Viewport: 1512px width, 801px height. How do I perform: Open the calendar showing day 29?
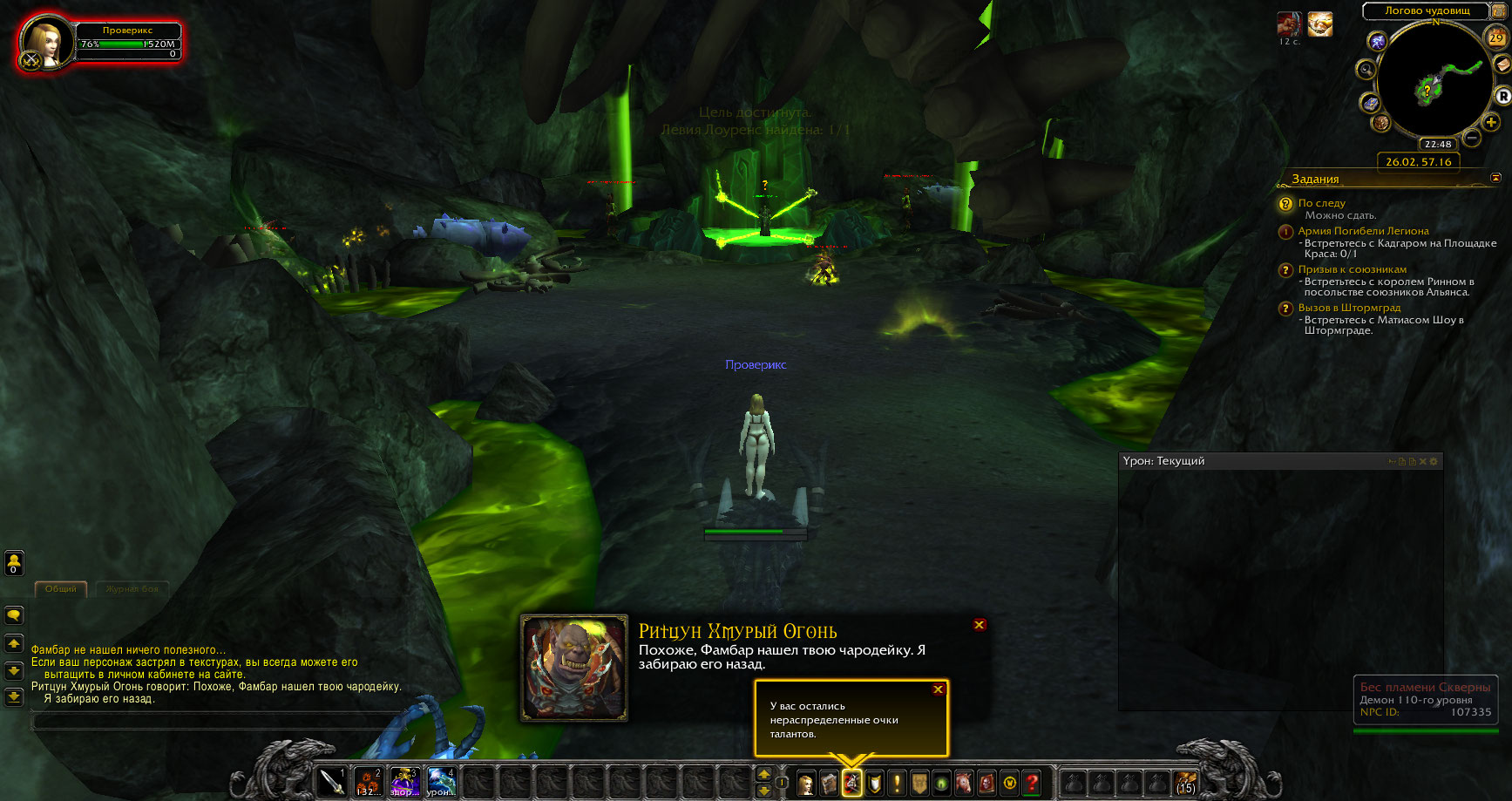click(x=1495, y=37)
